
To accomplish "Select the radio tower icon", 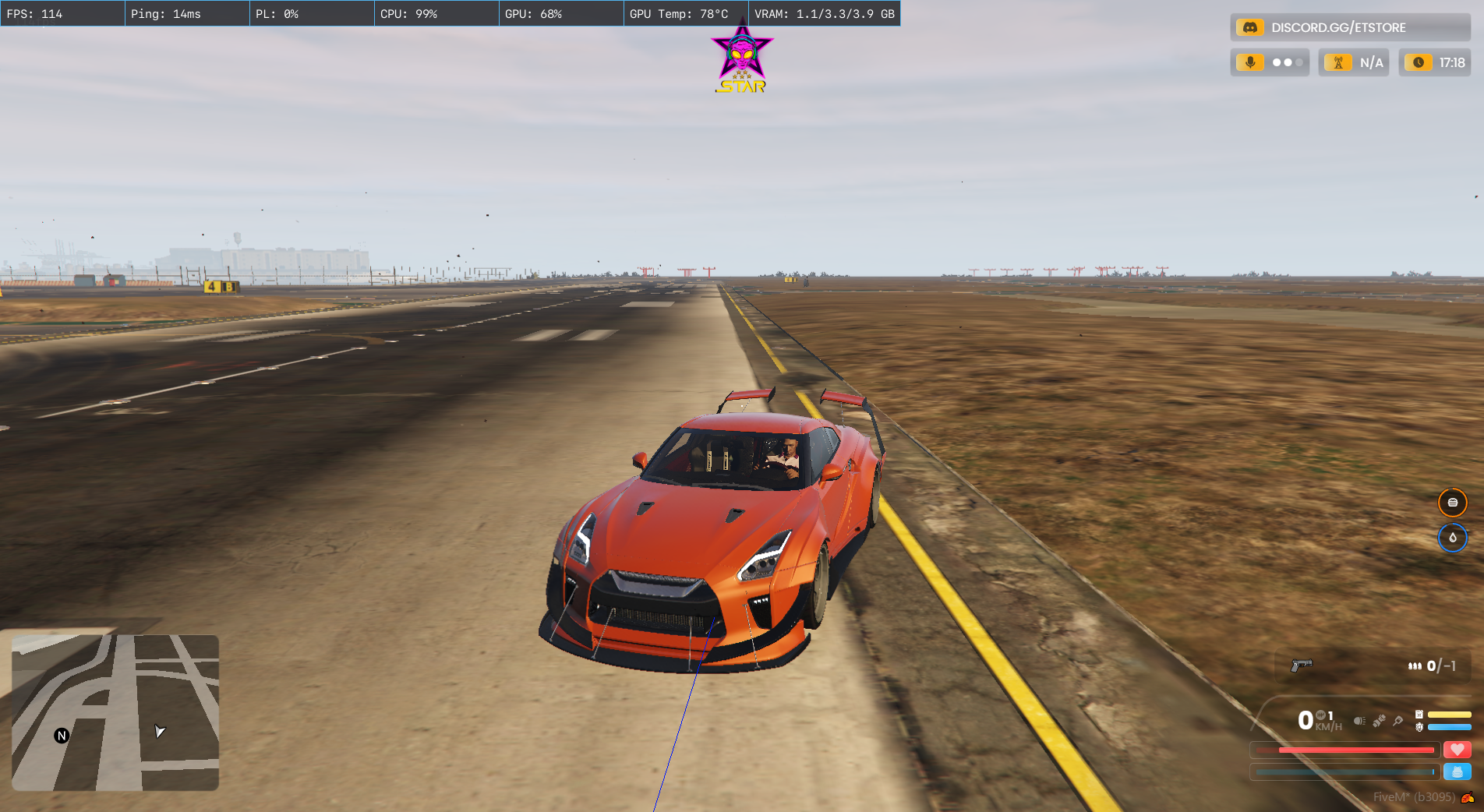I will [x=1338, y=62].
